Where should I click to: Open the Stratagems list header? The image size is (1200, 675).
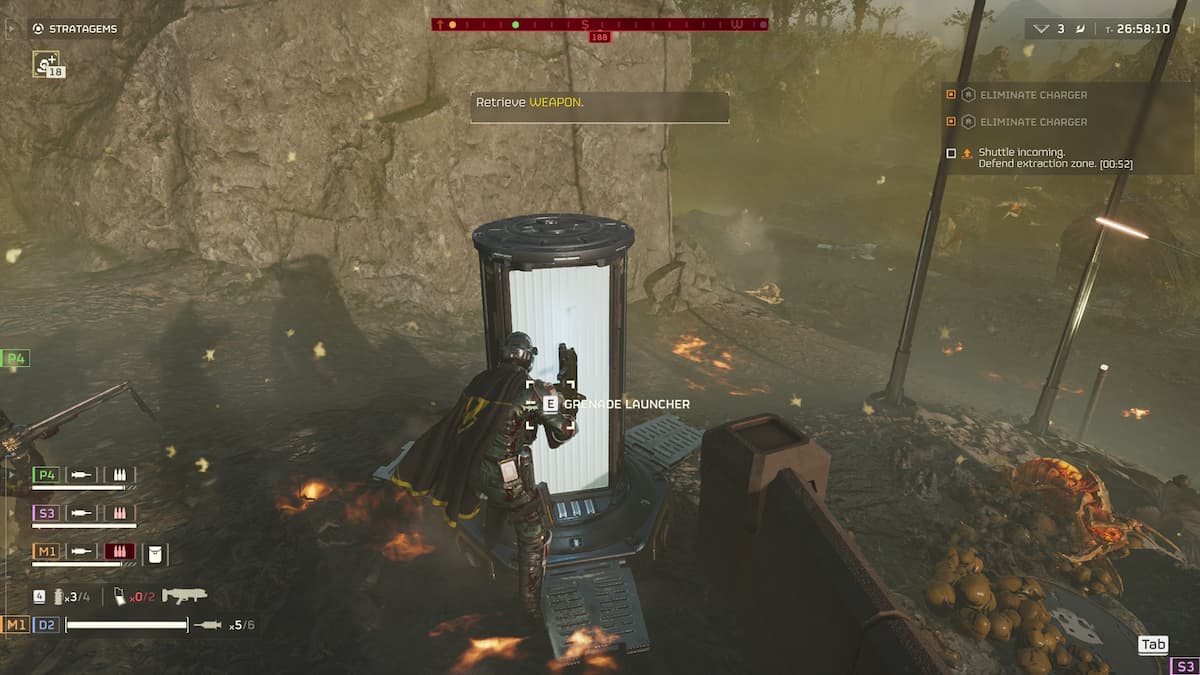pyautogui.click(x=75, y=29)
